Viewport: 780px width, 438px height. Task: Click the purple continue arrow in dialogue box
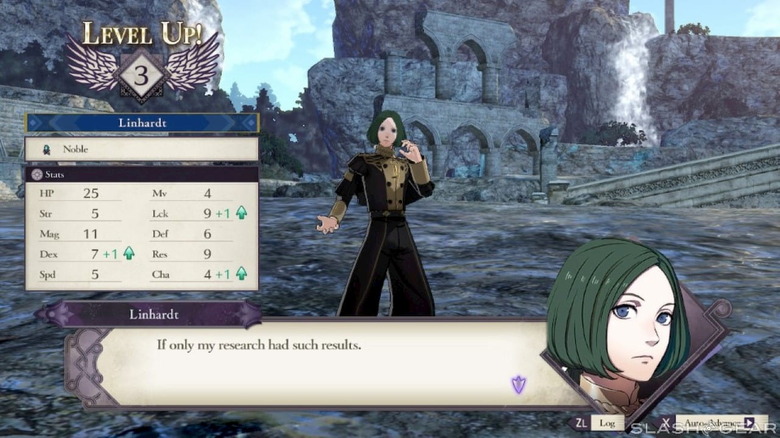[x=518, y=383]
